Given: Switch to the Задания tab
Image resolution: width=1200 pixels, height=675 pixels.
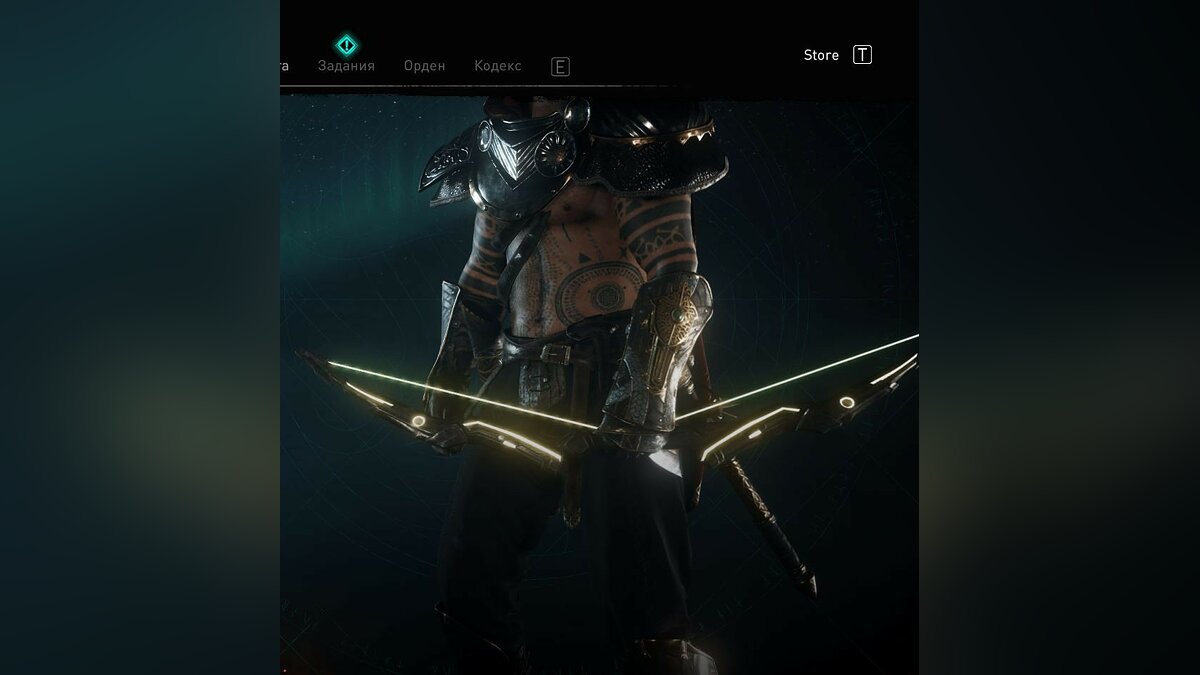Looking at the screenshot, I should (x=346, y=66).
